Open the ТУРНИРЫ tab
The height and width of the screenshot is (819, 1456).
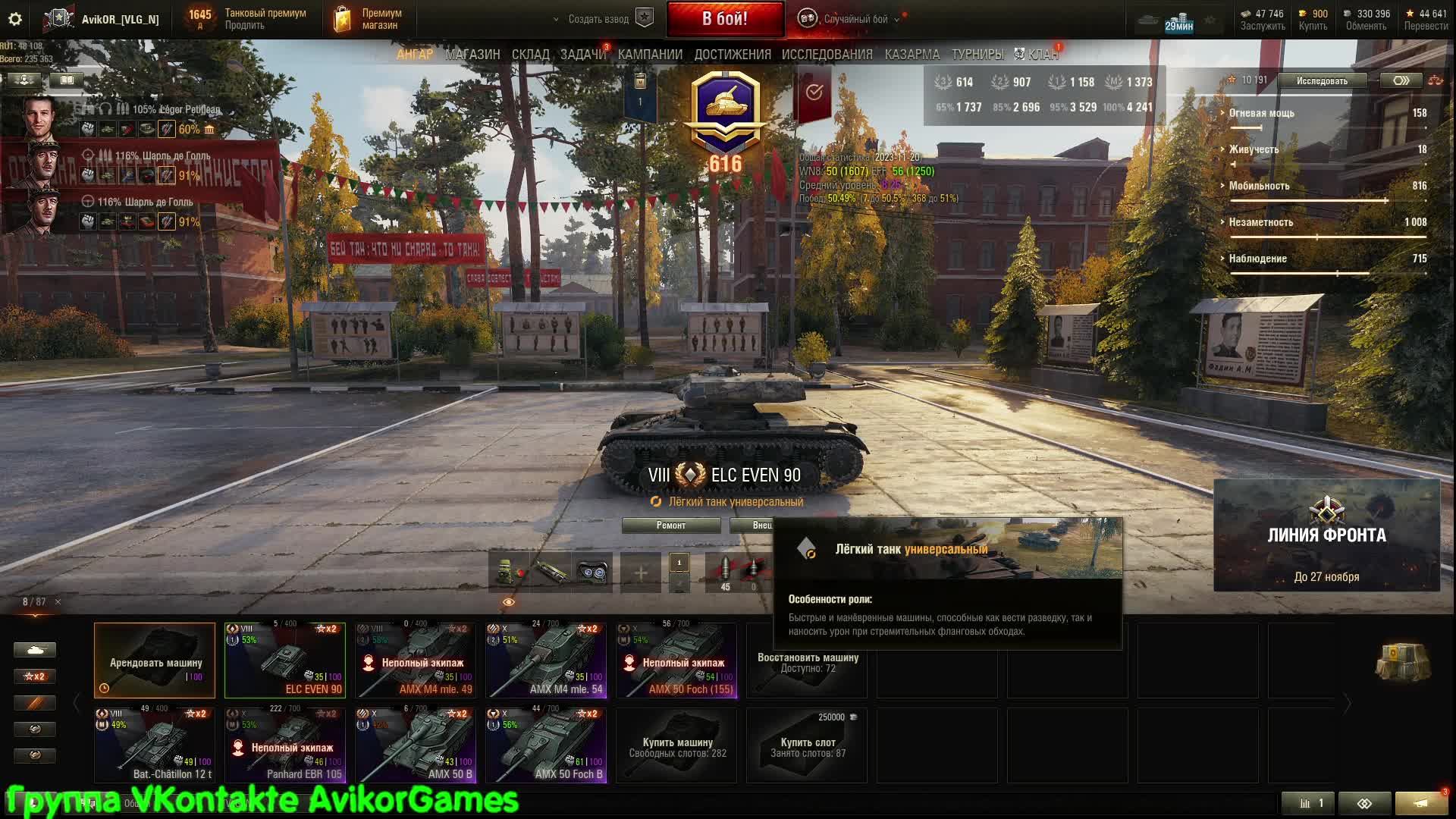[977, 55]
